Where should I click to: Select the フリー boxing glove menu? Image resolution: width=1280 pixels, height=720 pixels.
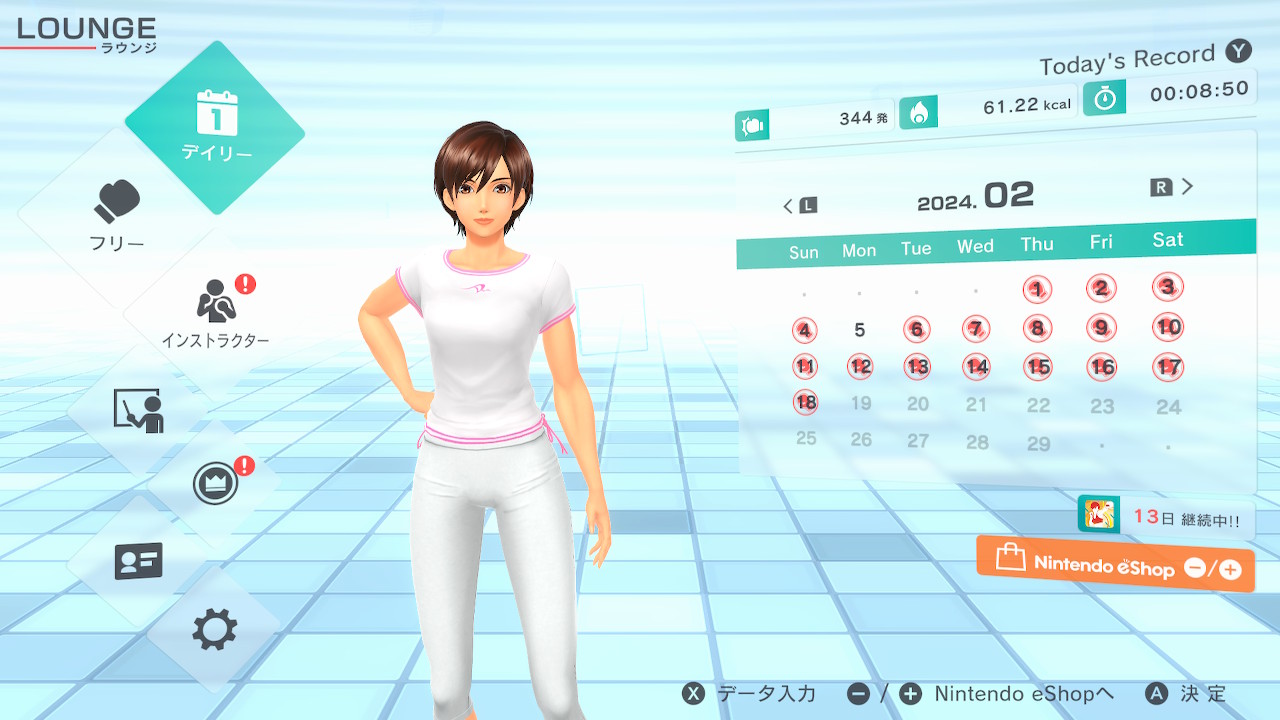click(118, 215)
